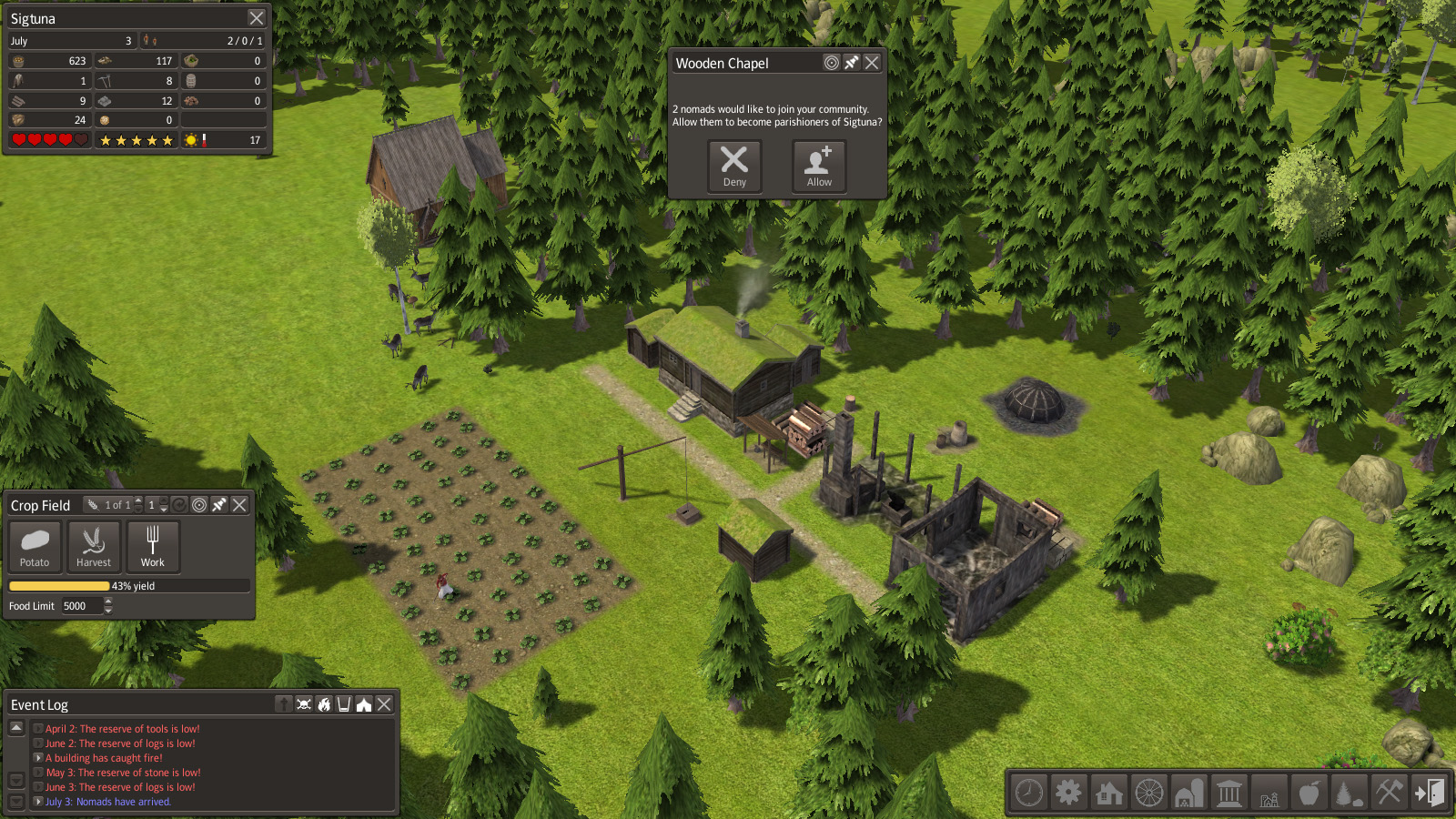Choose the Potato crop button
Image resolution: width=1456 pixels, height=819 pixels.
click(35, 547)
